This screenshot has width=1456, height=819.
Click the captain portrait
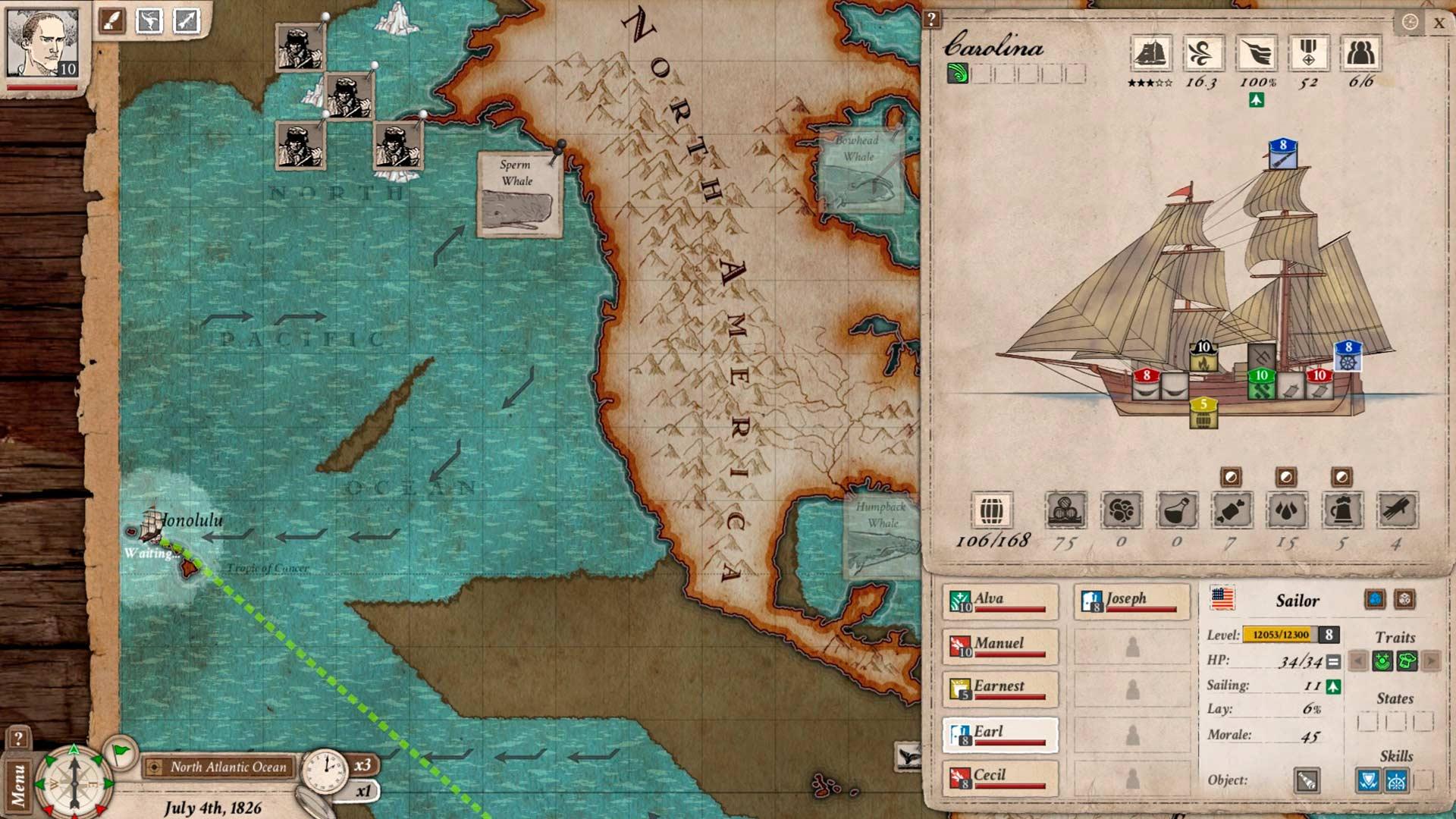tap(42, 44)
